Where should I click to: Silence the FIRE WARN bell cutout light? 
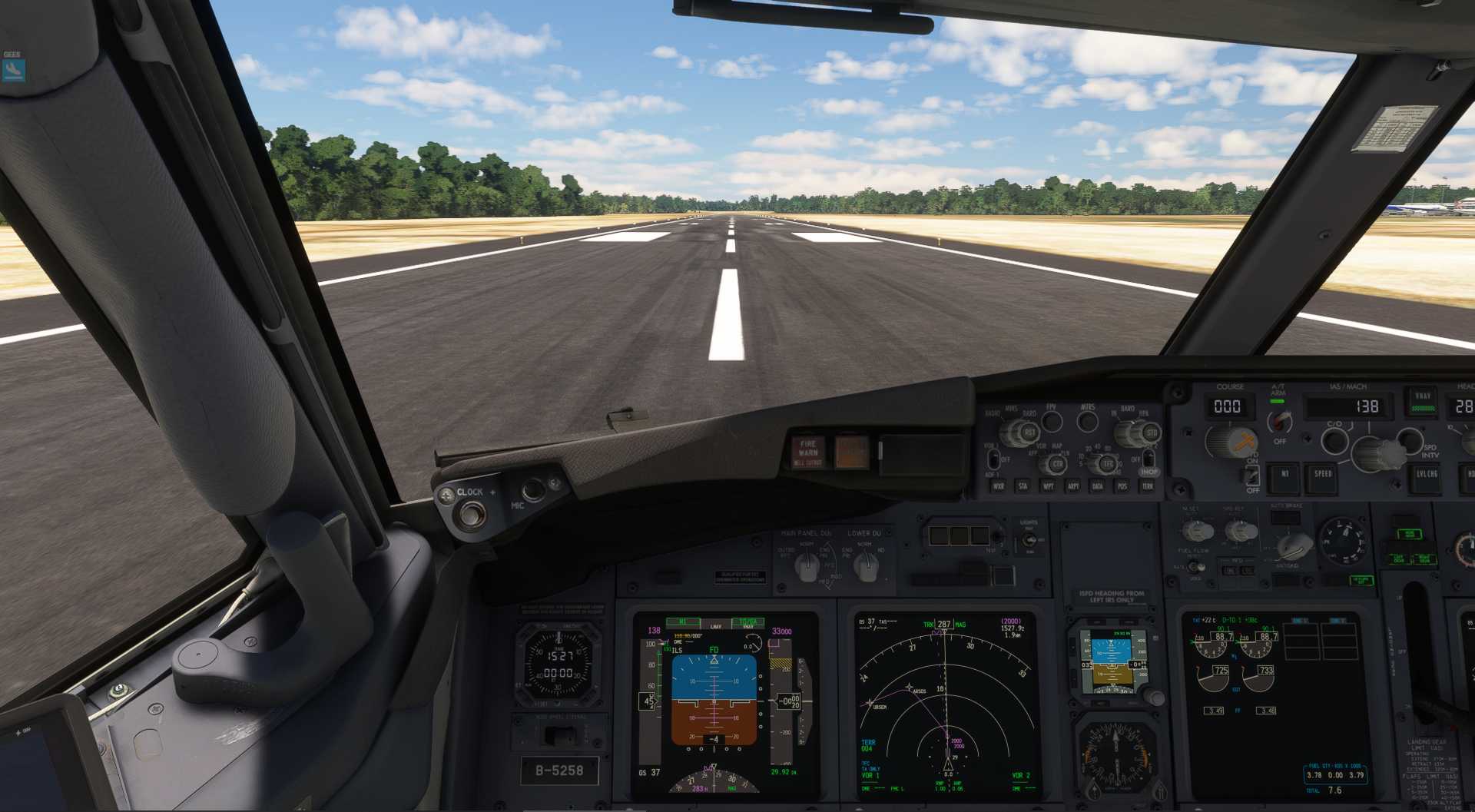807,452
